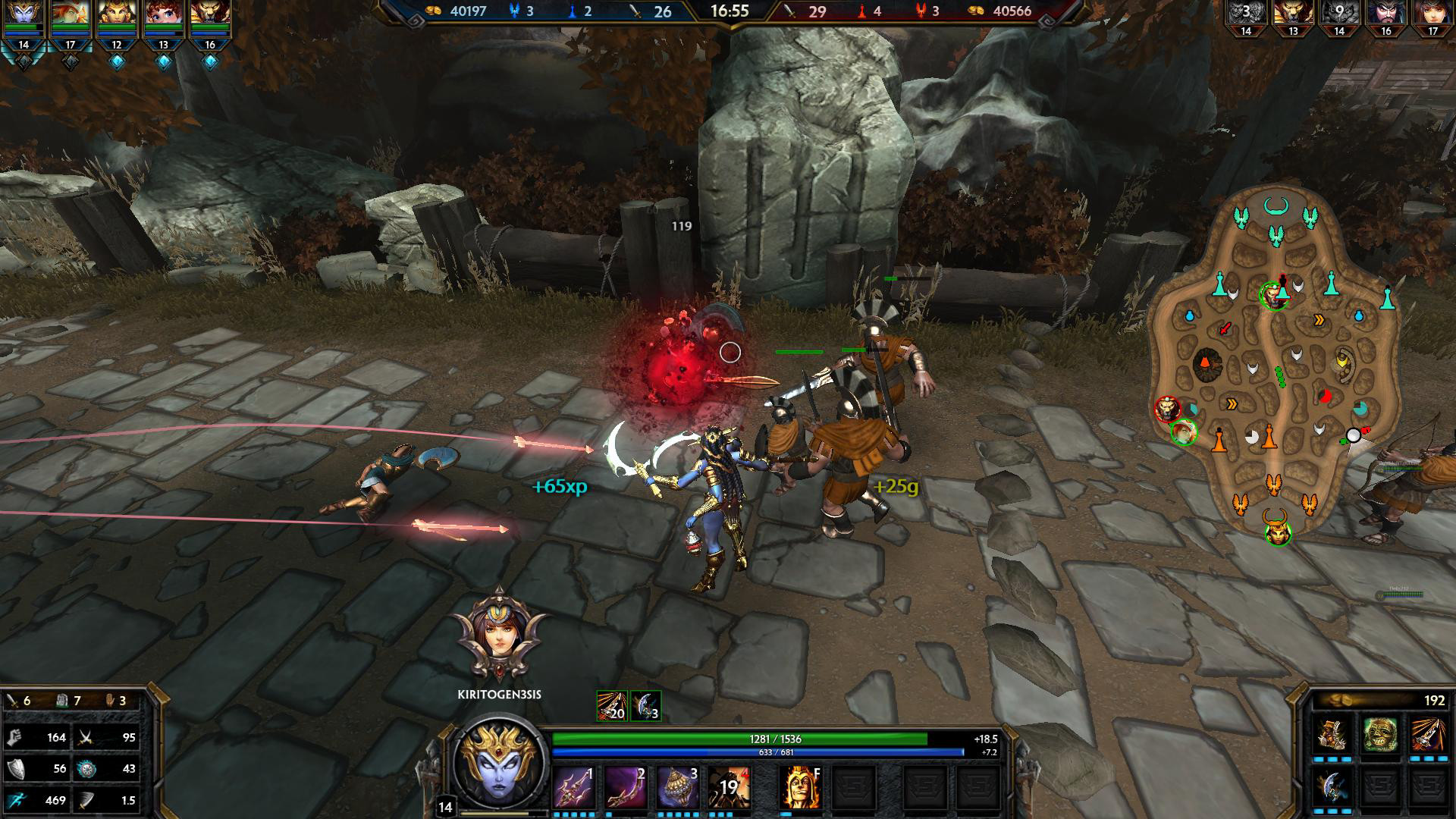Select the crescent axe item slot
1456x819 pixels.
point(1332,785)
